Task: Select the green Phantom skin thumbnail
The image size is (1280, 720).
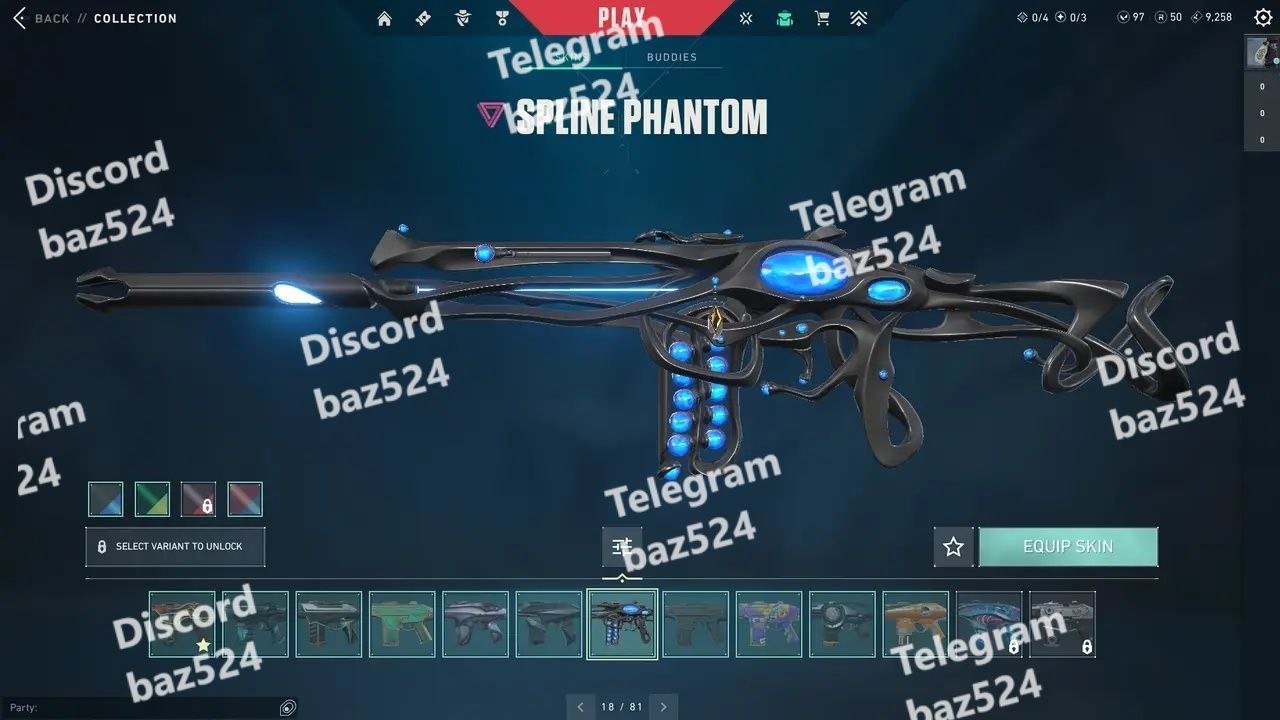Action: (402, 624)
